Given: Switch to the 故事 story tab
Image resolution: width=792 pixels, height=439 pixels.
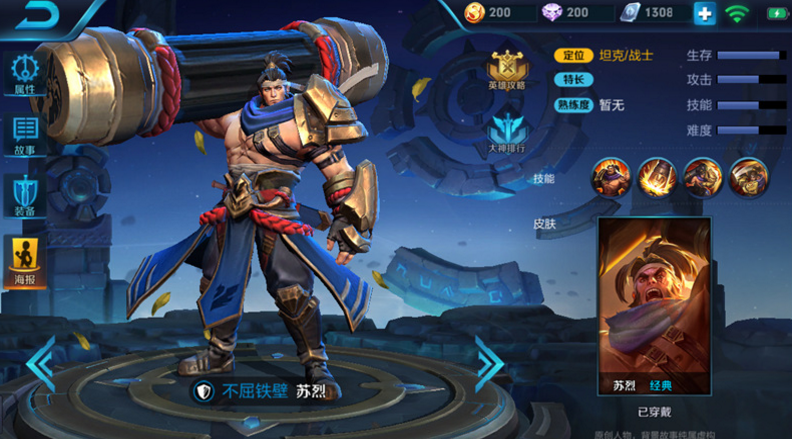Looking at the screenshot, I should 25,135.
